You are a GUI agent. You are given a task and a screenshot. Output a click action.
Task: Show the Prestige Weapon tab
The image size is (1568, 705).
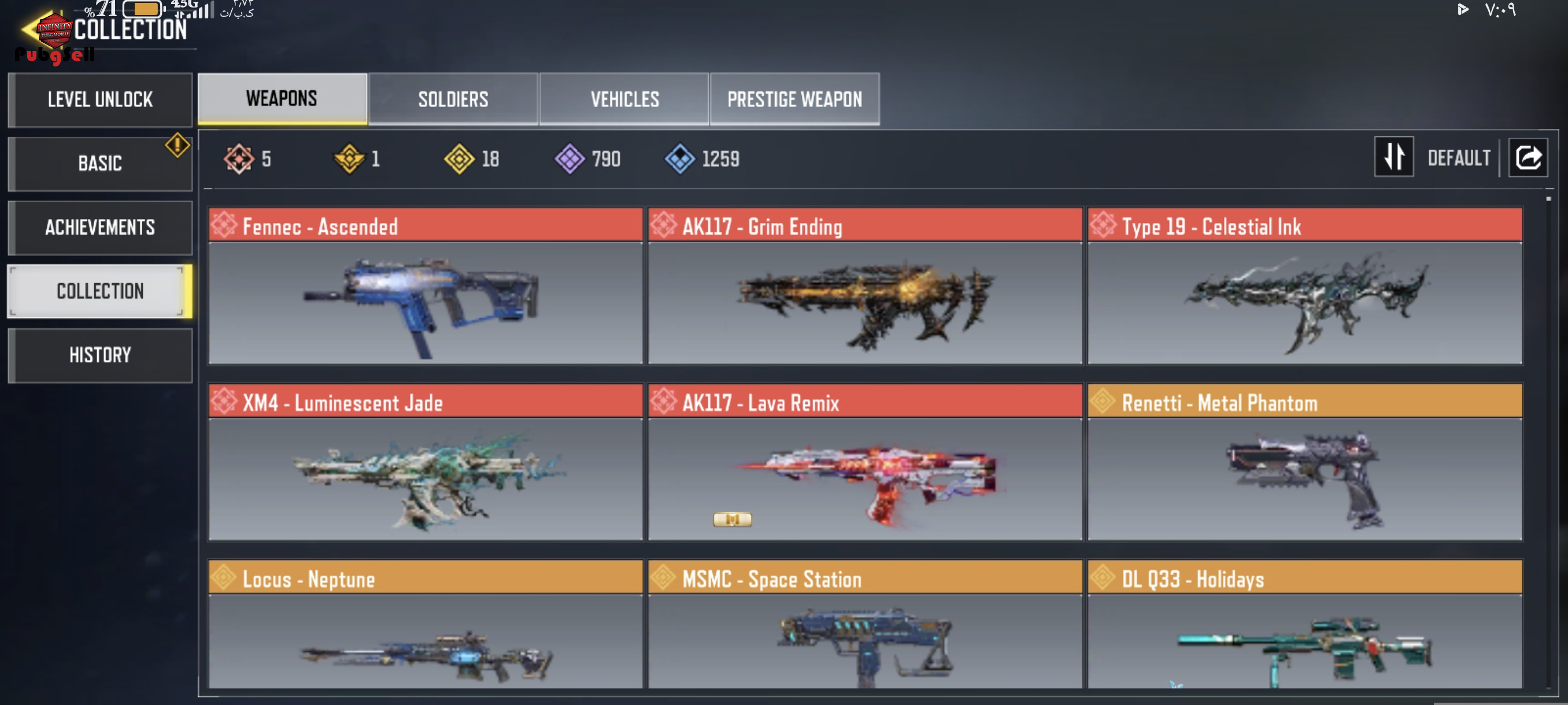click(x=794, y=99)
